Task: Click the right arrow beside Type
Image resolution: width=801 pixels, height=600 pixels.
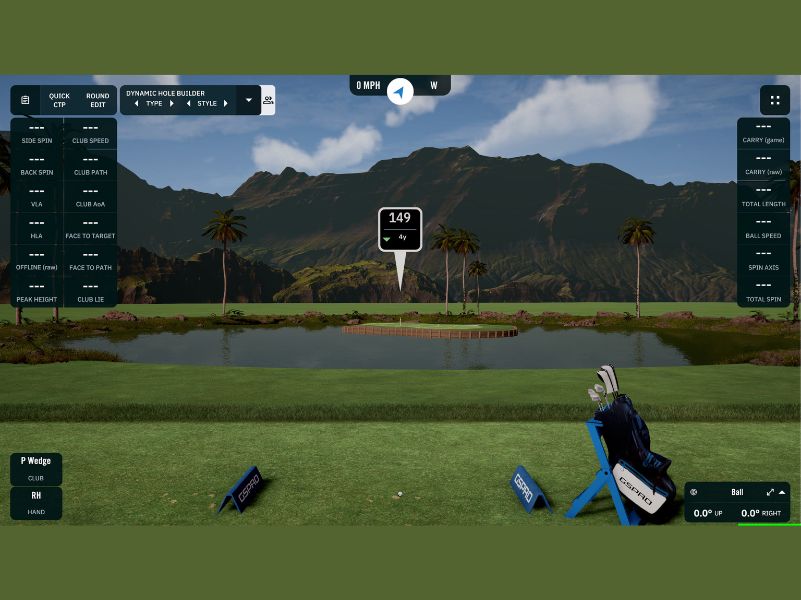Action: click(171, 104)
